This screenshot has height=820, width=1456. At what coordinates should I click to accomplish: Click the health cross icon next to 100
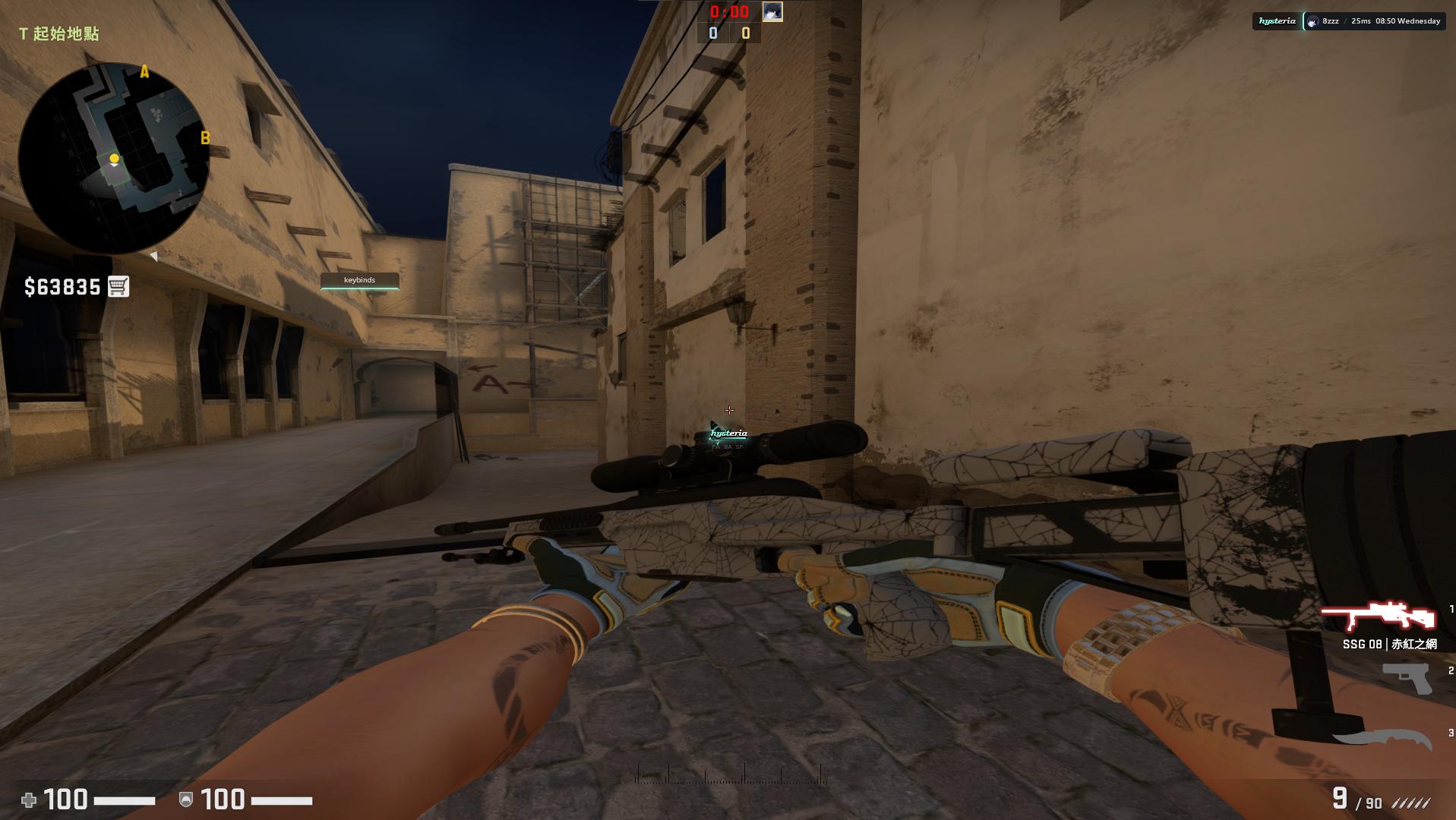click(x=29, y=799)
